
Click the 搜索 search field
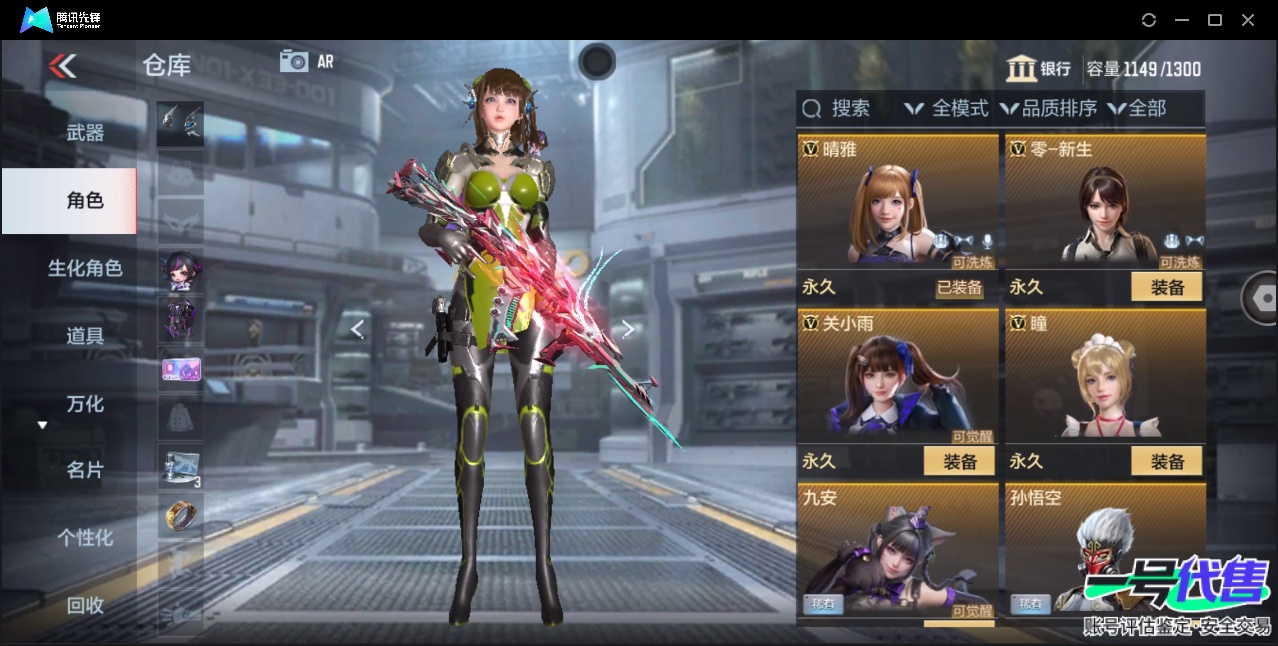848,108
